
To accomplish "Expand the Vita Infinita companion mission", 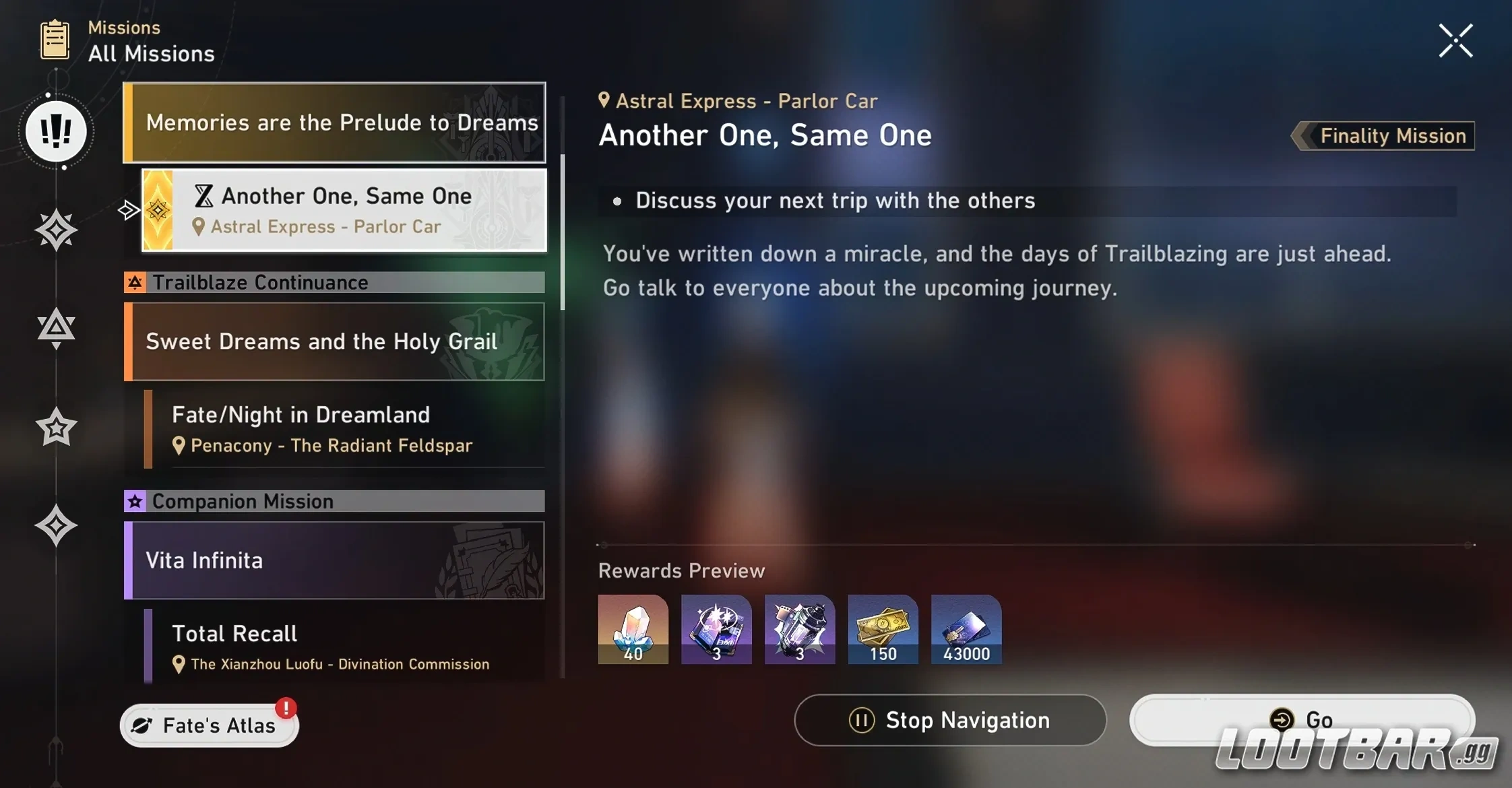I will 334,560.
